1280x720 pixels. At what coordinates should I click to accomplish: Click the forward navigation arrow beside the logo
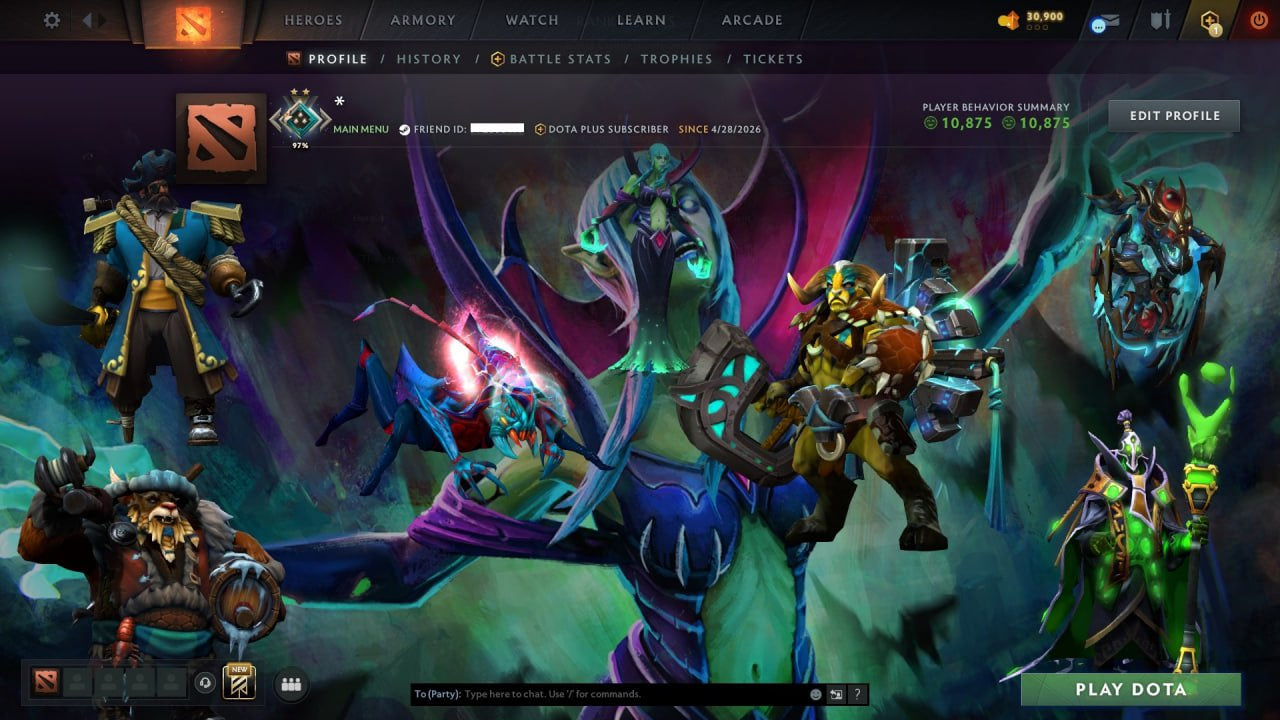tap(100, 19)
